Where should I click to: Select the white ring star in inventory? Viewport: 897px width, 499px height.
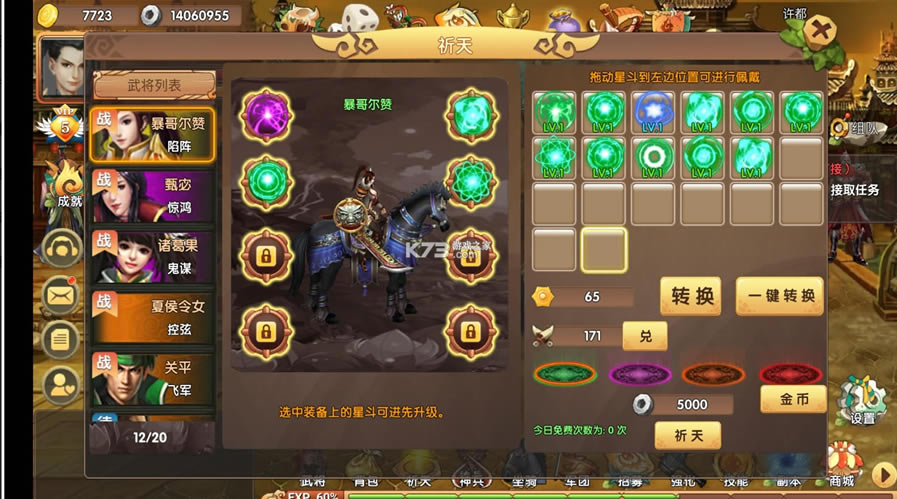pyautogui.click(x=655, y=156)
